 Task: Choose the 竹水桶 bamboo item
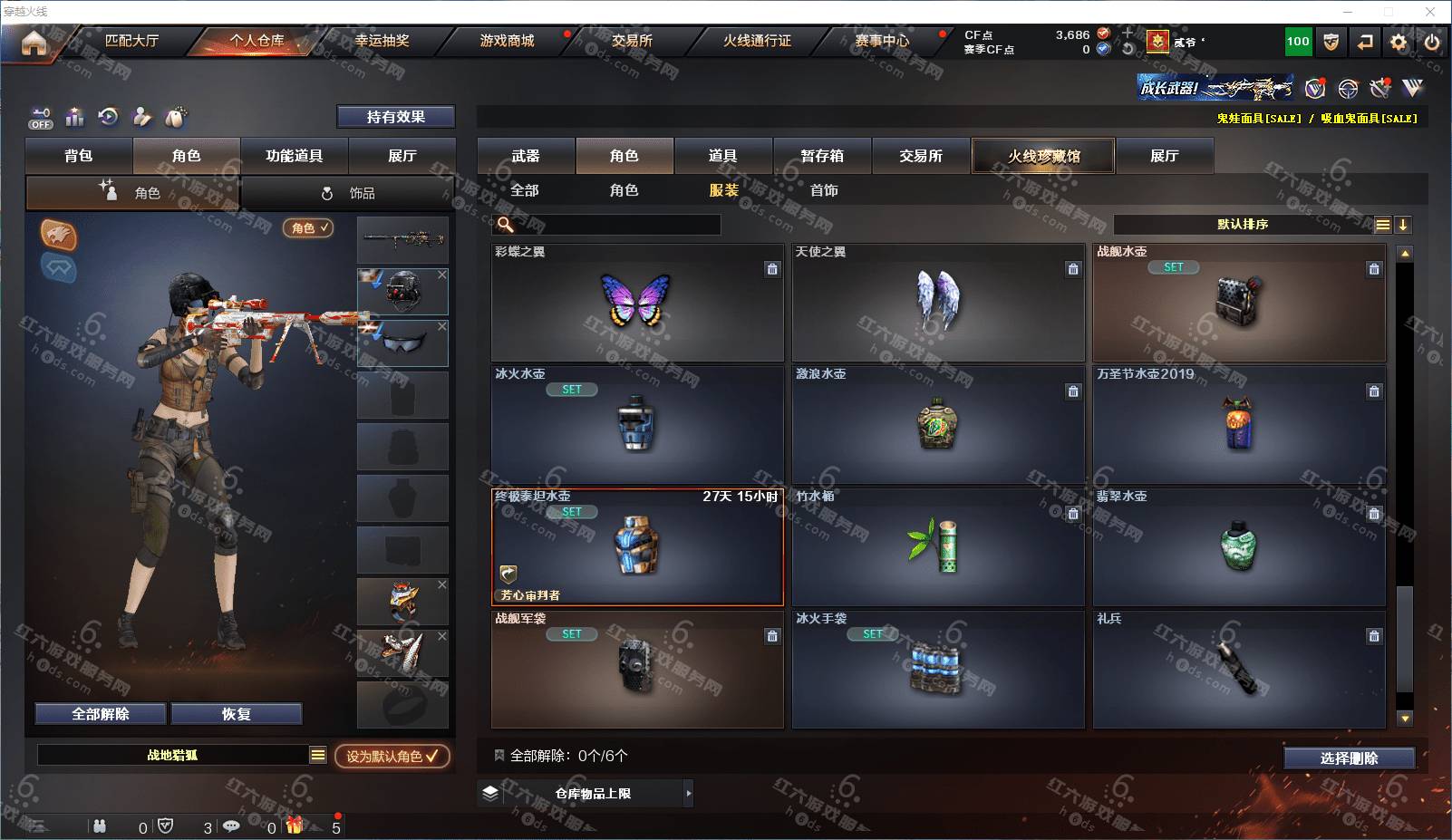937,546
